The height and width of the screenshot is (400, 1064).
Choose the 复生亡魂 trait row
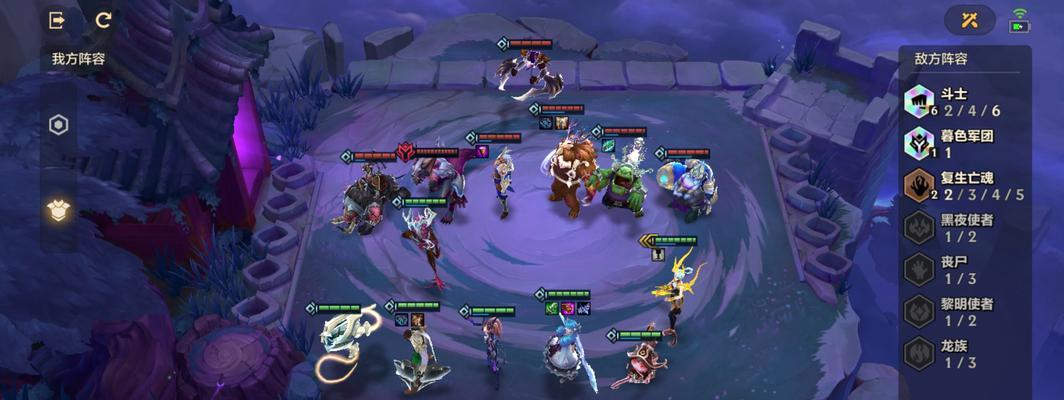pyautogui.click(x=964, y=186)
